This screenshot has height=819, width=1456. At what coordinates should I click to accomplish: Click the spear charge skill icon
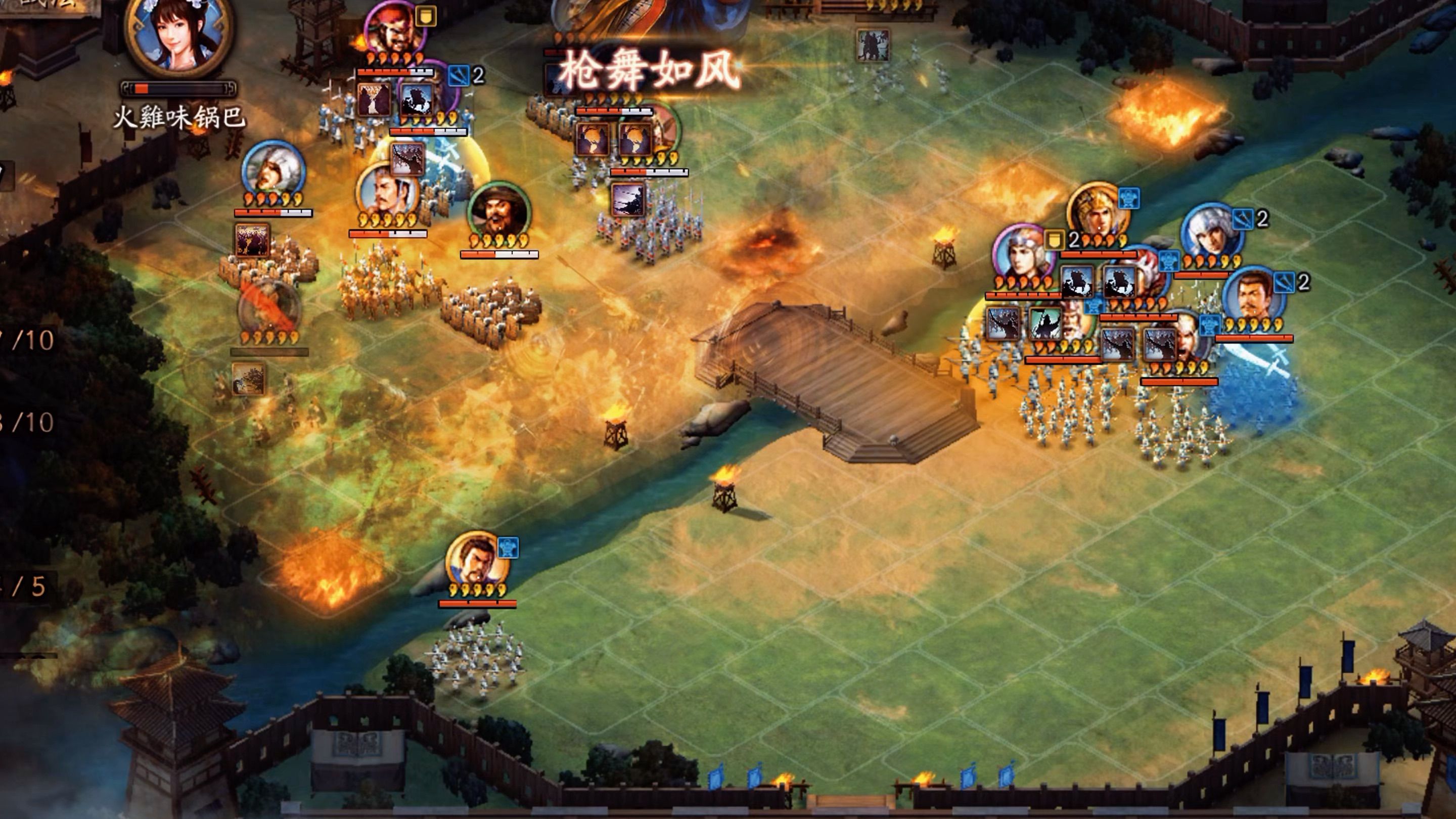click(x=628, y=199)
